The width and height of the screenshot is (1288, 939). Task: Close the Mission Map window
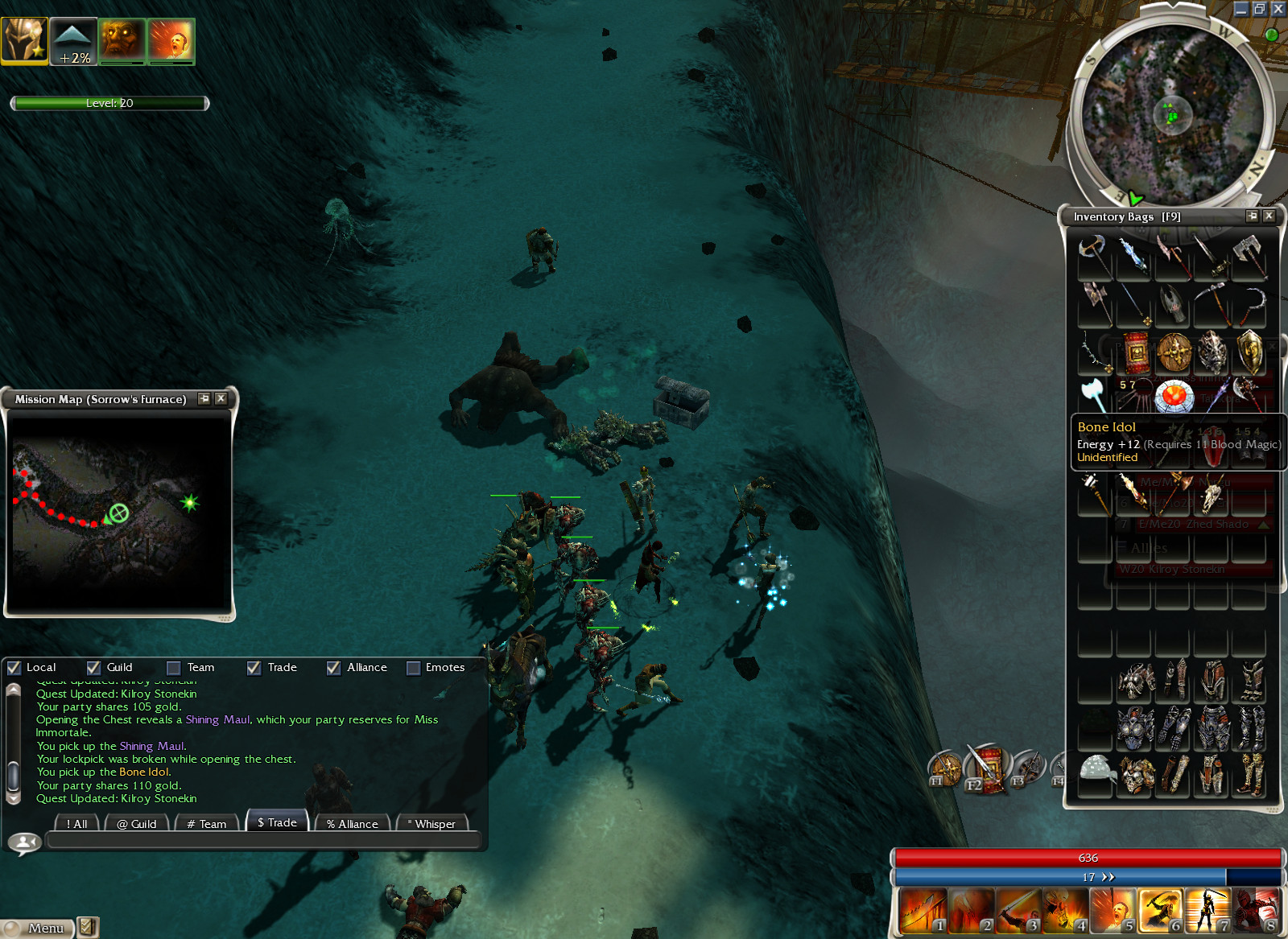click(221, 398)
